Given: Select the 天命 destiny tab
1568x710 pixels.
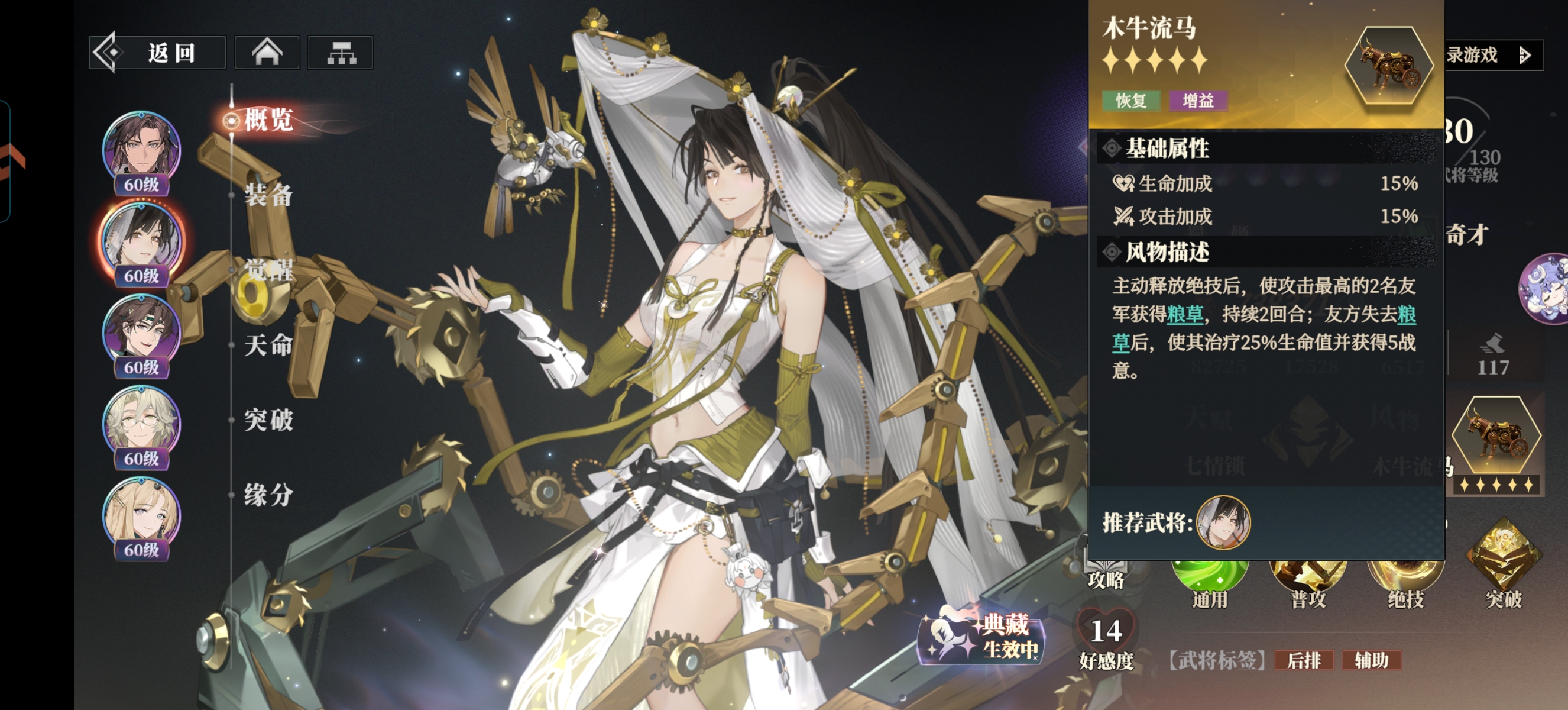Looking at the screenshot, I should click(x=268, y=346).
